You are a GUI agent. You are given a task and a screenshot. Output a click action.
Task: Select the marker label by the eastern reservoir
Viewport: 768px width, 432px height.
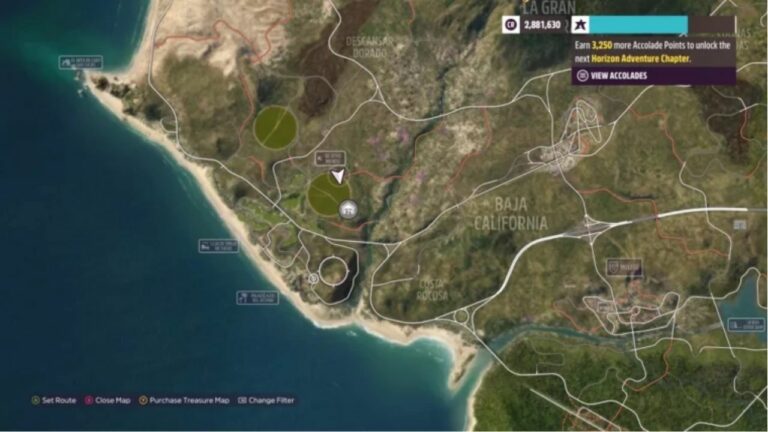[x=745, y=324]
